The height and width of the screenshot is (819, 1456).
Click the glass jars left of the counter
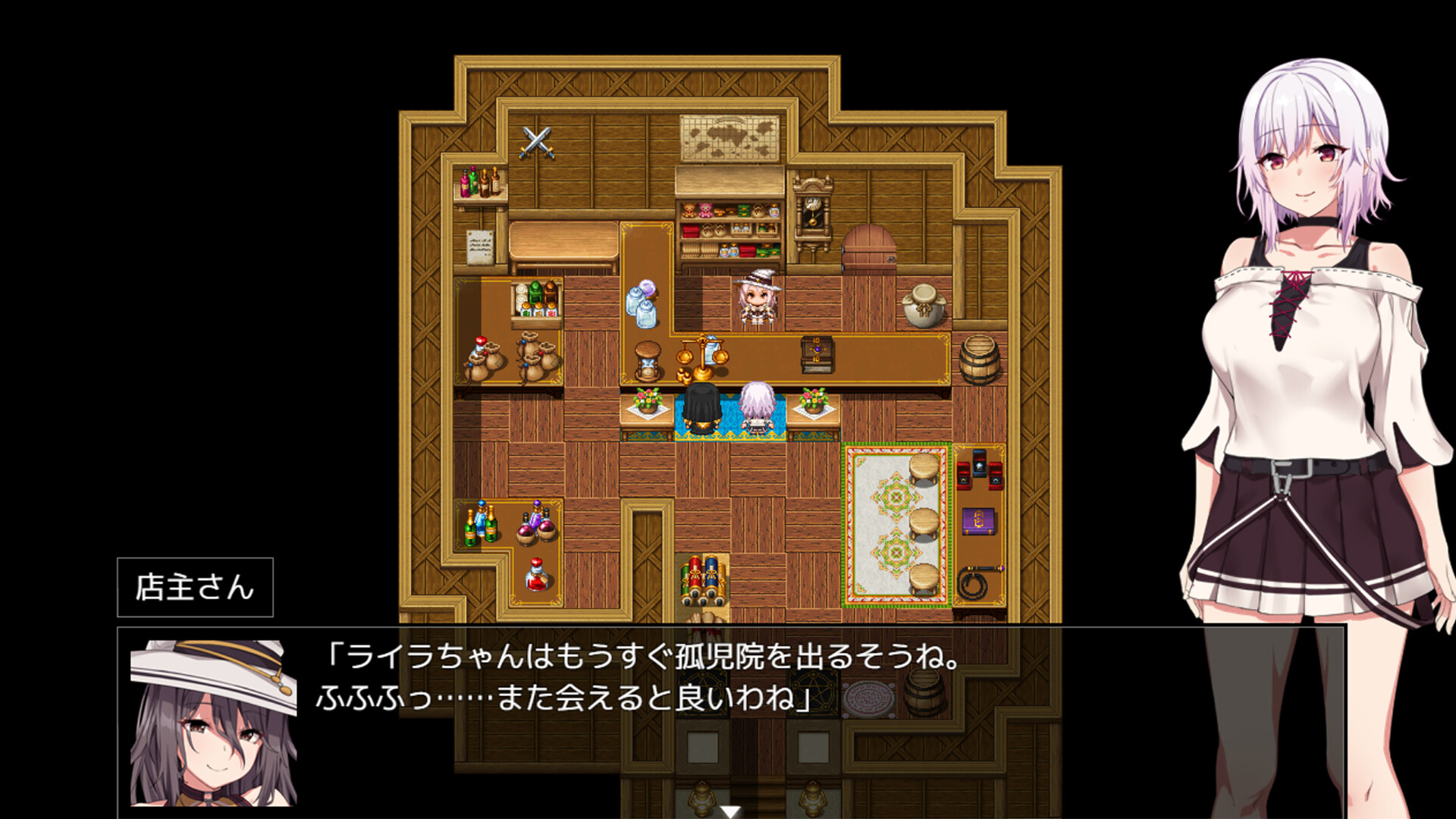639,303
